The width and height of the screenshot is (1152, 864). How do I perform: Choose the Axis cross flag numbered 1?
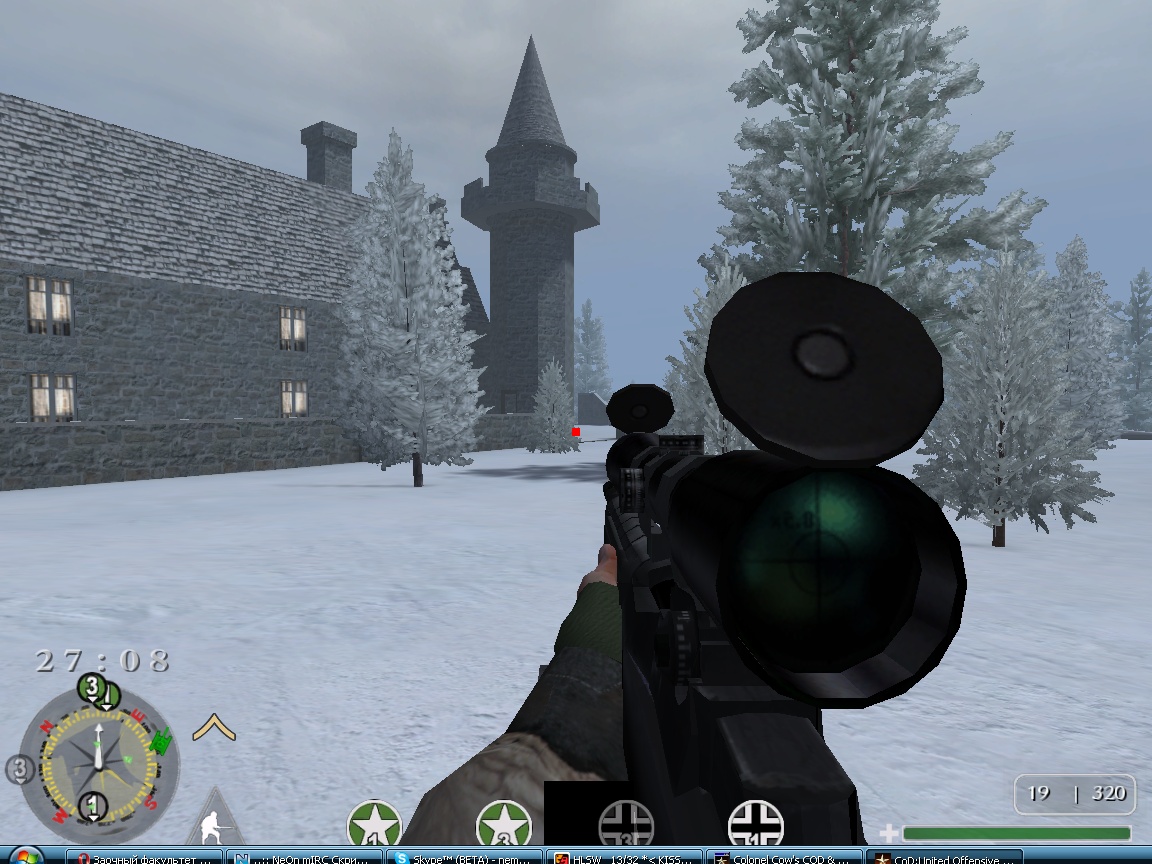pos(756,825)
